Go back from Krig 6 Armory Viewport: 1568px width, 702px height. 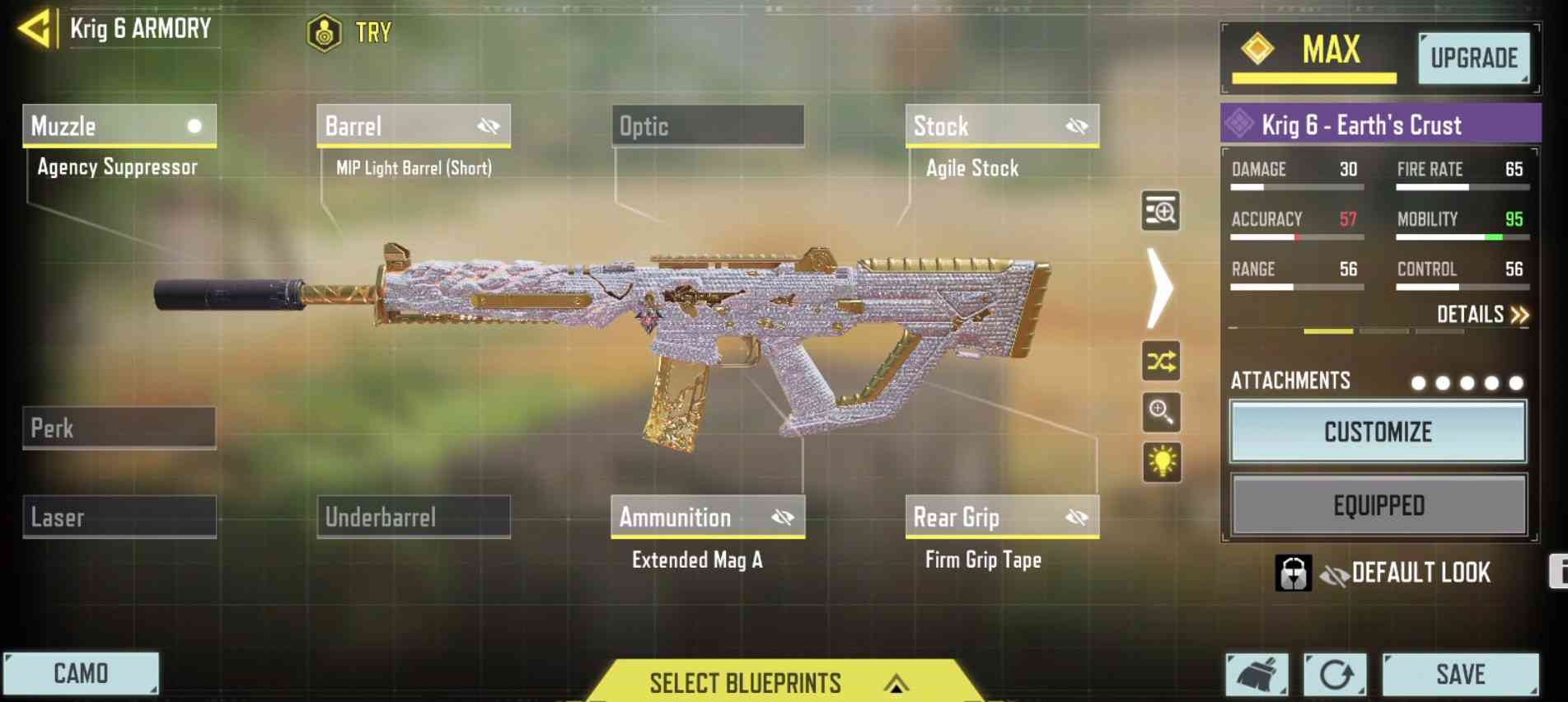[x=35, y=30]
